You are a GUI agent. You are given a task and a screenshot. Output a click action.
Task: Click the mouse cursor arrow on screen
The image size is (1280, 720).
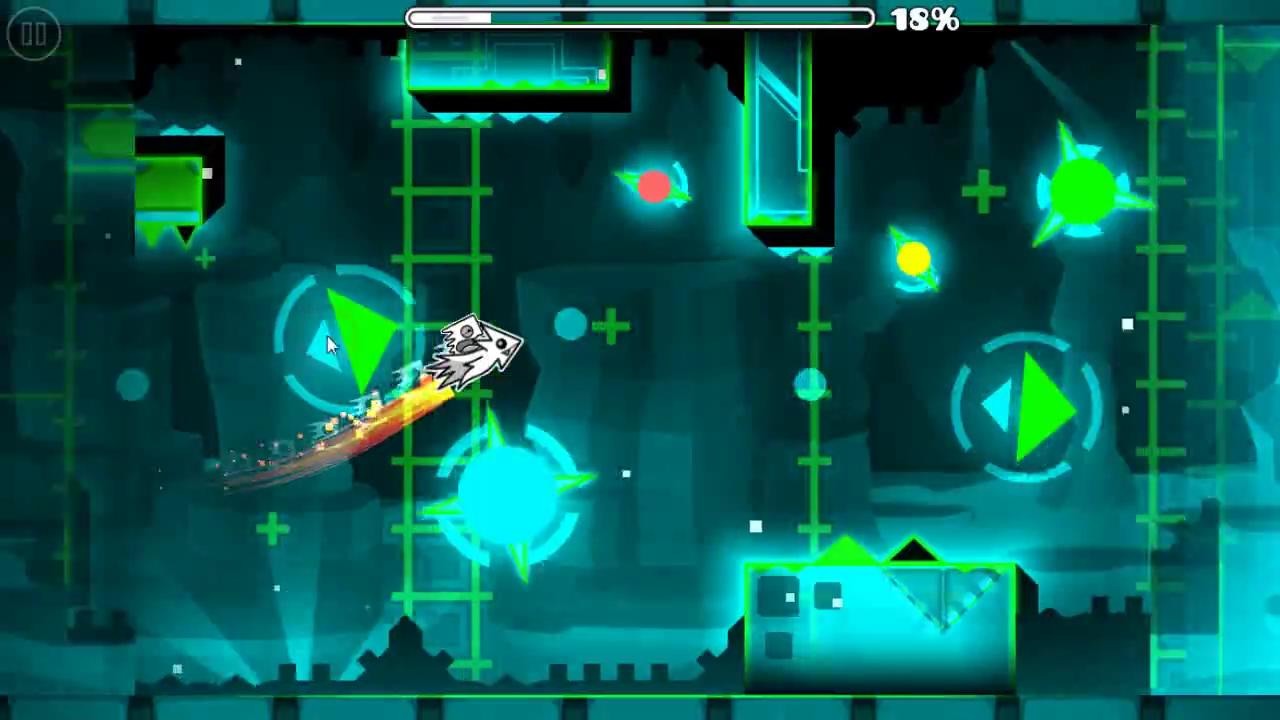(x=333, y=345)
